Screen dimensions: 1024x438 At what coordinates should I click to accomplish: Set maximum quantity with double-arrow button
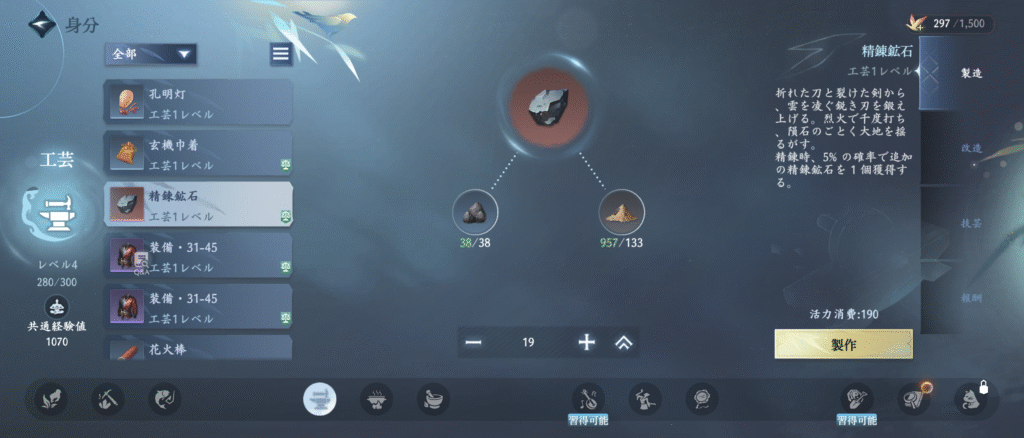pos(624,342)
